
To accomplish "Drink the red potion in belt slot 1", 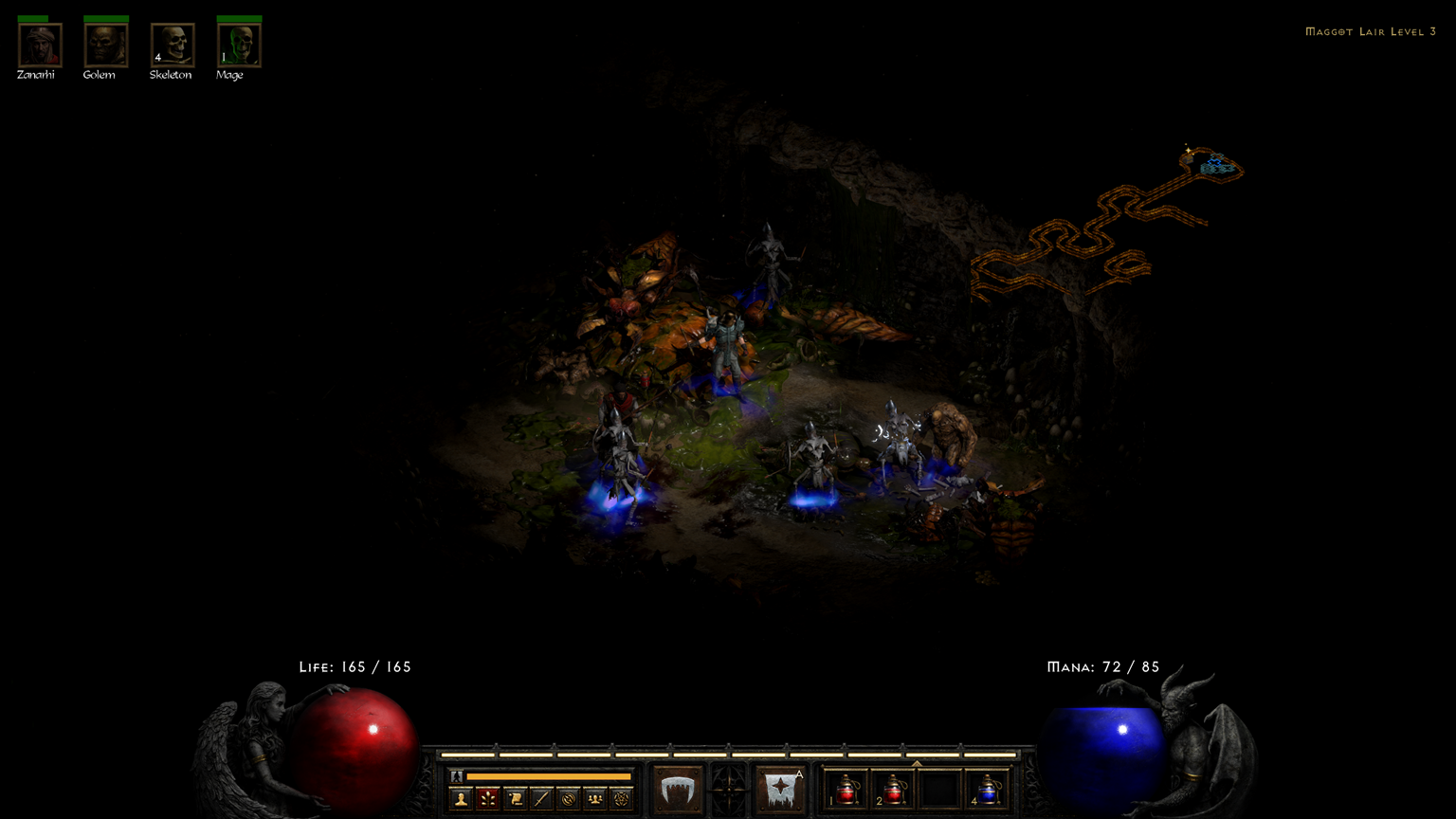I will click(845, 792).
